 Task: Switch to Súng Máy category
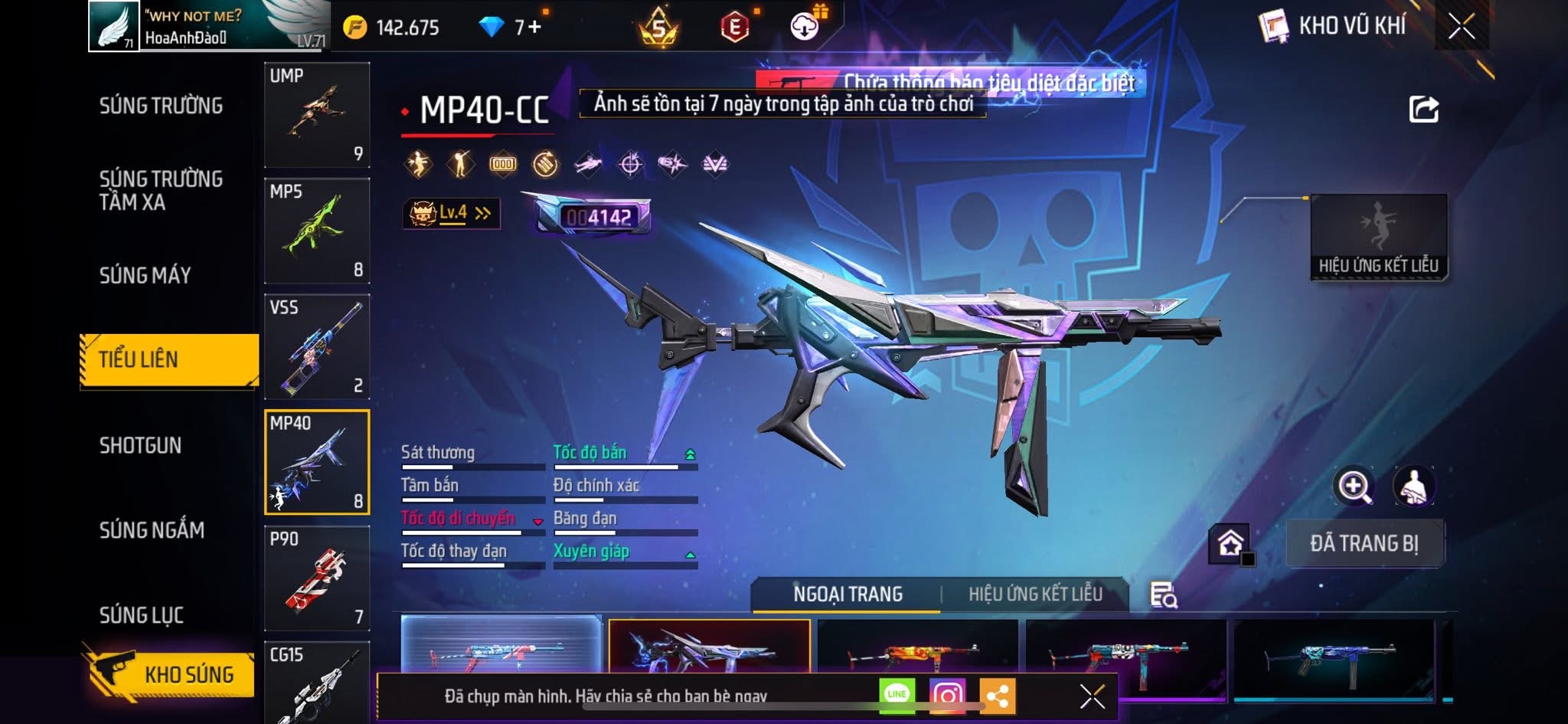click(145, 275)
